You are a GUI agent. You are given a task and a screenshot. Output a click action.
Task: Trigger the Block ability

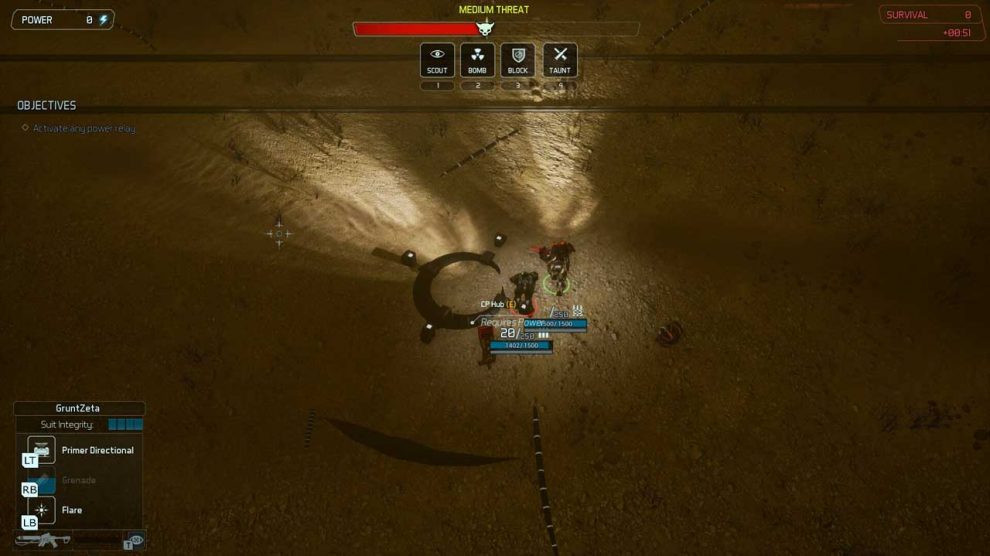(x=518, y=59)
